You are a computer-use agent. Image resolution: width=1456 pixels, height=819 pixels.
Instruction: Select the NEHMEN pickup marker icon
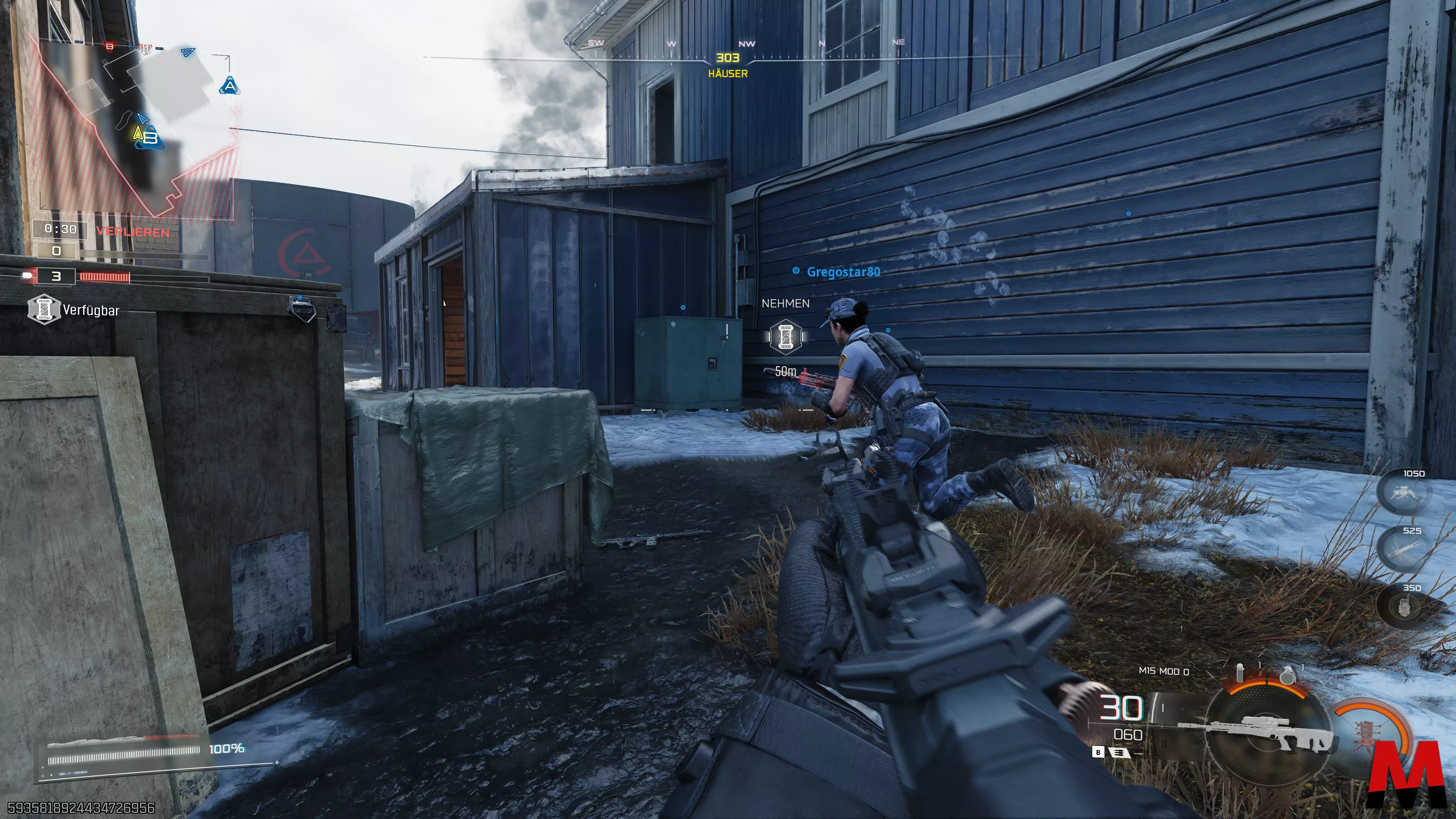pyautogui.click(x=786, y=337)
